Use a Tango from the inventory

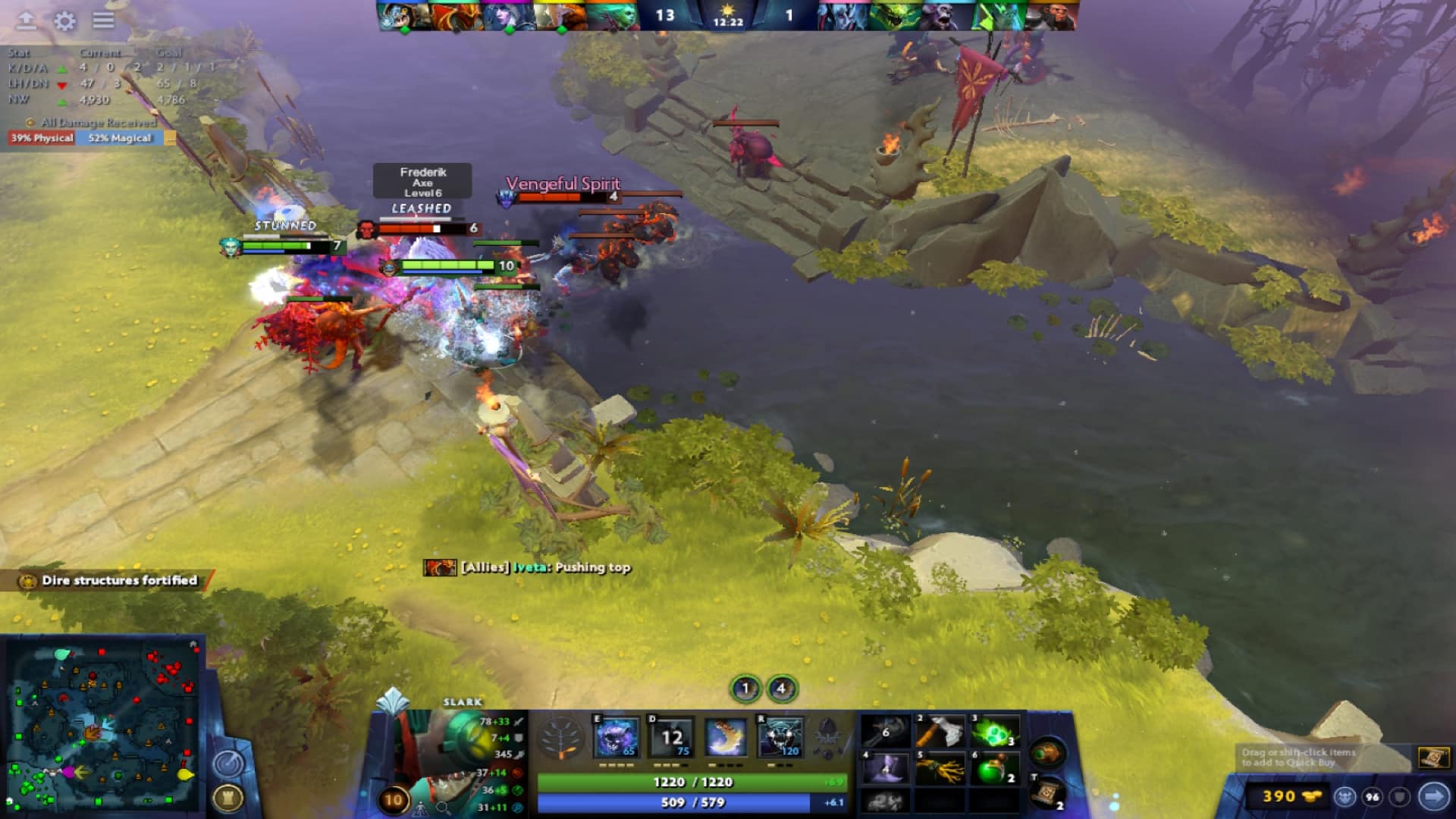(x=993, y=730)
